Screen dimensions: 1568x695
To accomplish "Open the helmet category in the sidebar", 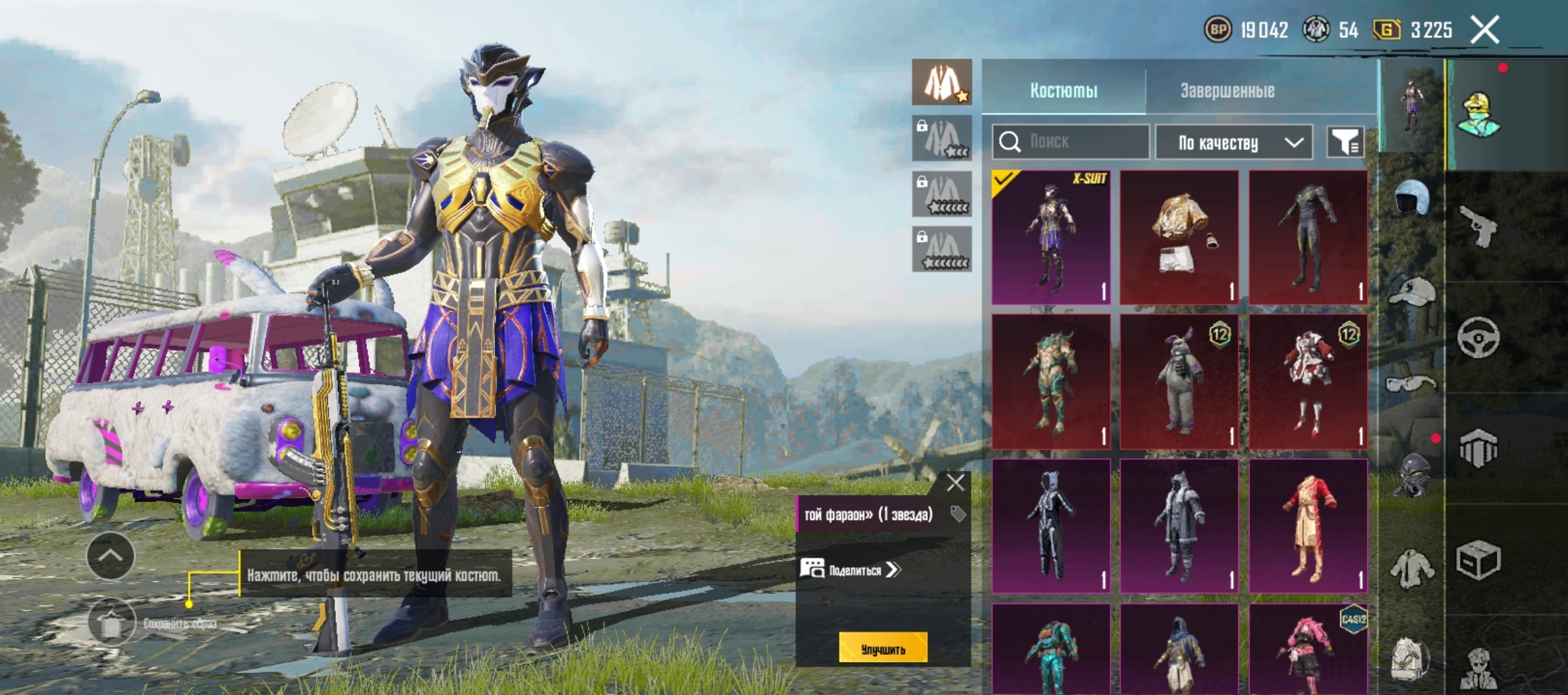I will [x=1412, y=198].
